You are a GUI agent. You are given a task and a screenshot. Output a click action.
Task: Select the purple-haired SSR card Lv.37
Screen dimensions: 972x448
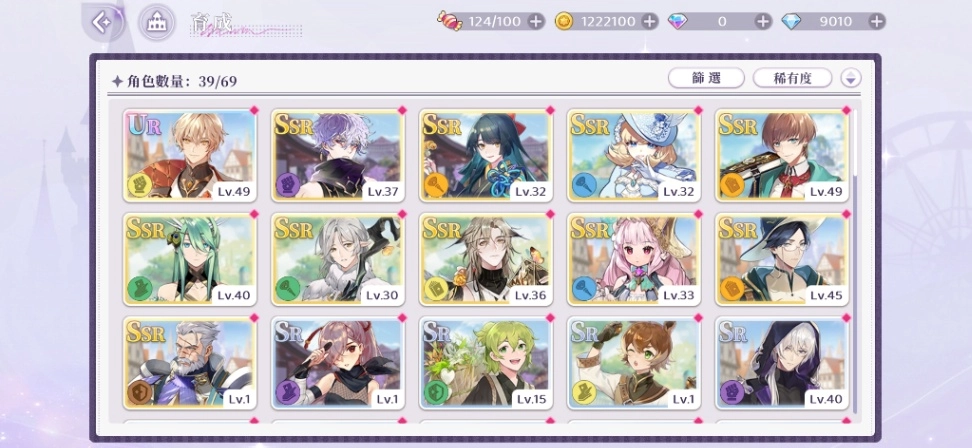pos(337,155)
